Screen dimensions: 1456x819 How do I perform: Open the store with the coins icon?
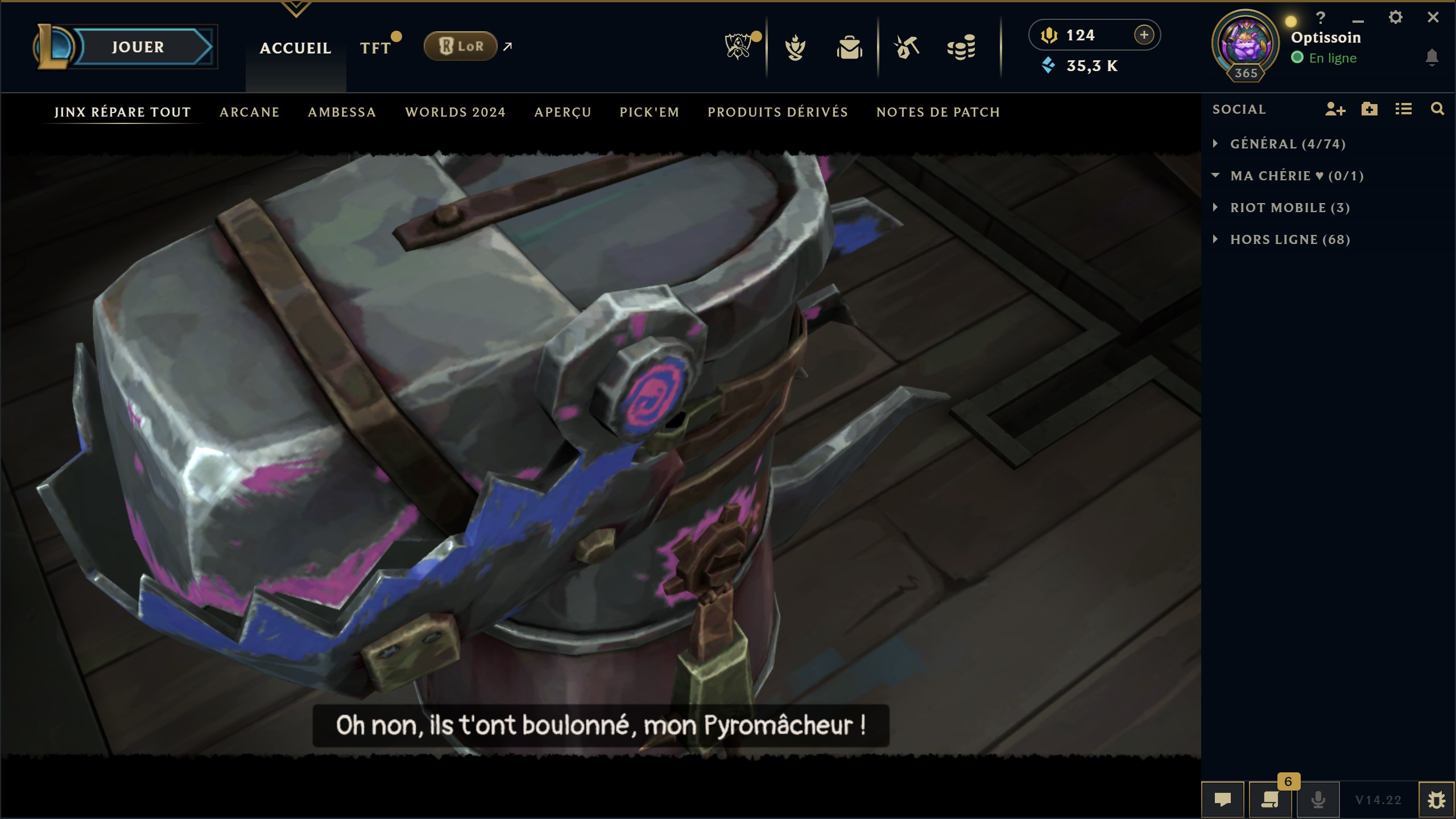(x=962, y=48)
